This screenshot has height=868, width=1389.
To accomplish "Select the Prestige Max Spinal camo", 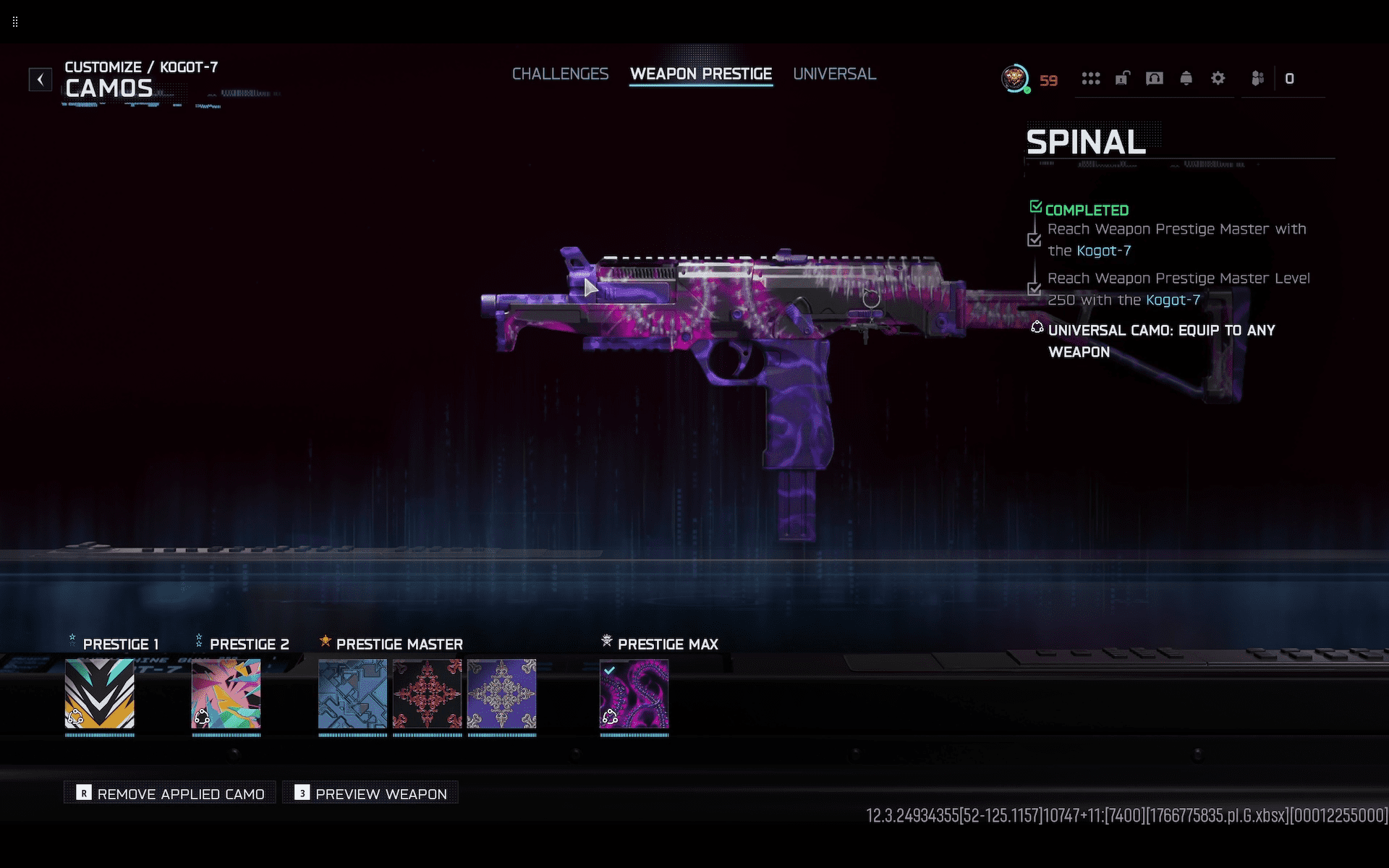I will 634,694.
